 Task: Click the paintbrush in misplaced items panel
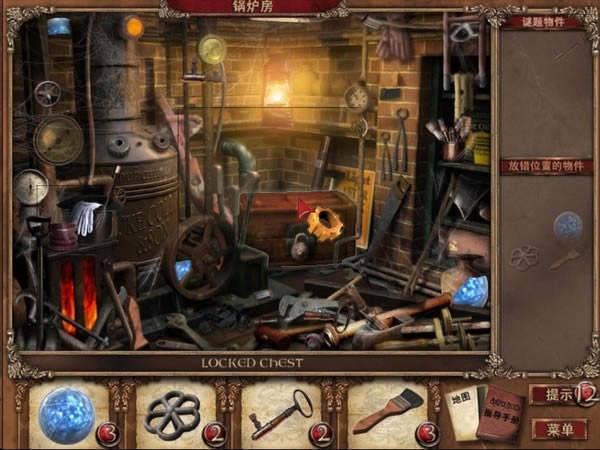(x=565, y=259)
